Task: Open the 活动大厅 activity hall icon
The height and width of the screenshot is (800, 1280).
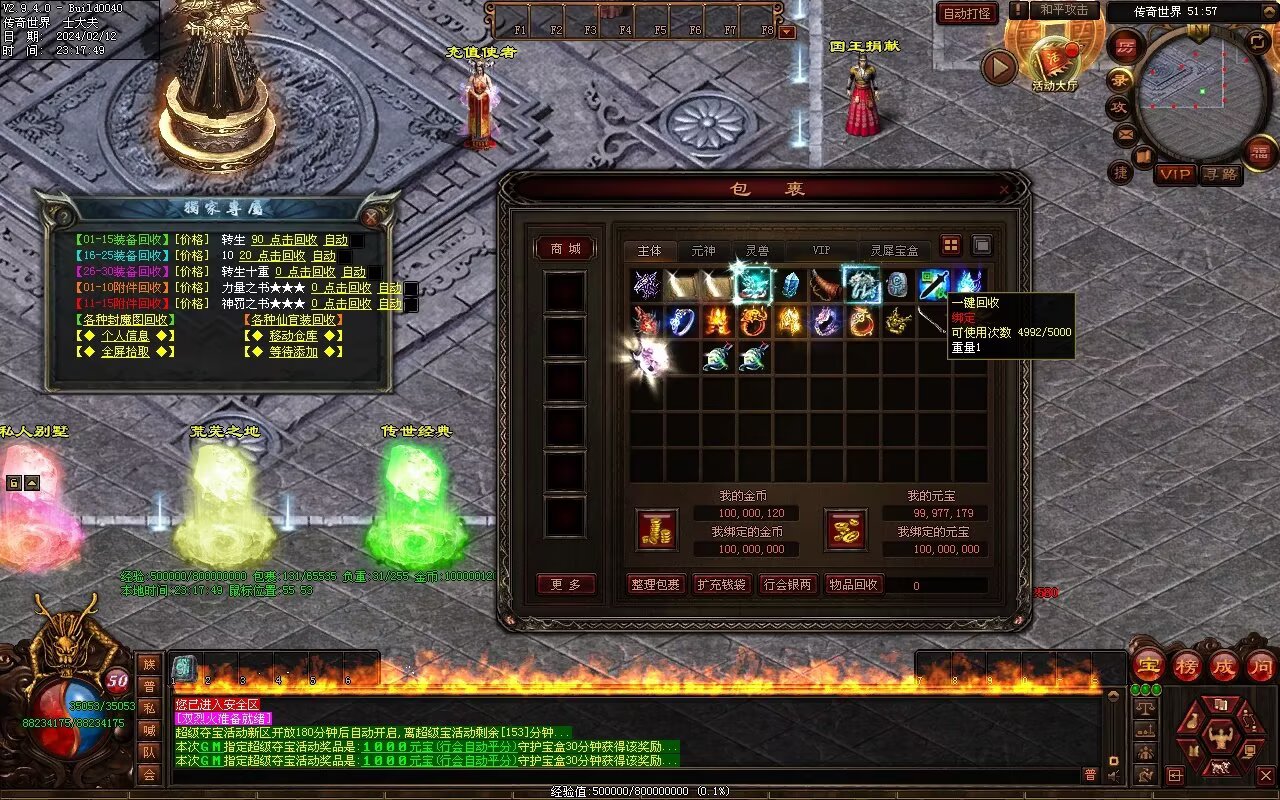Action: (x=1054, y=65)
